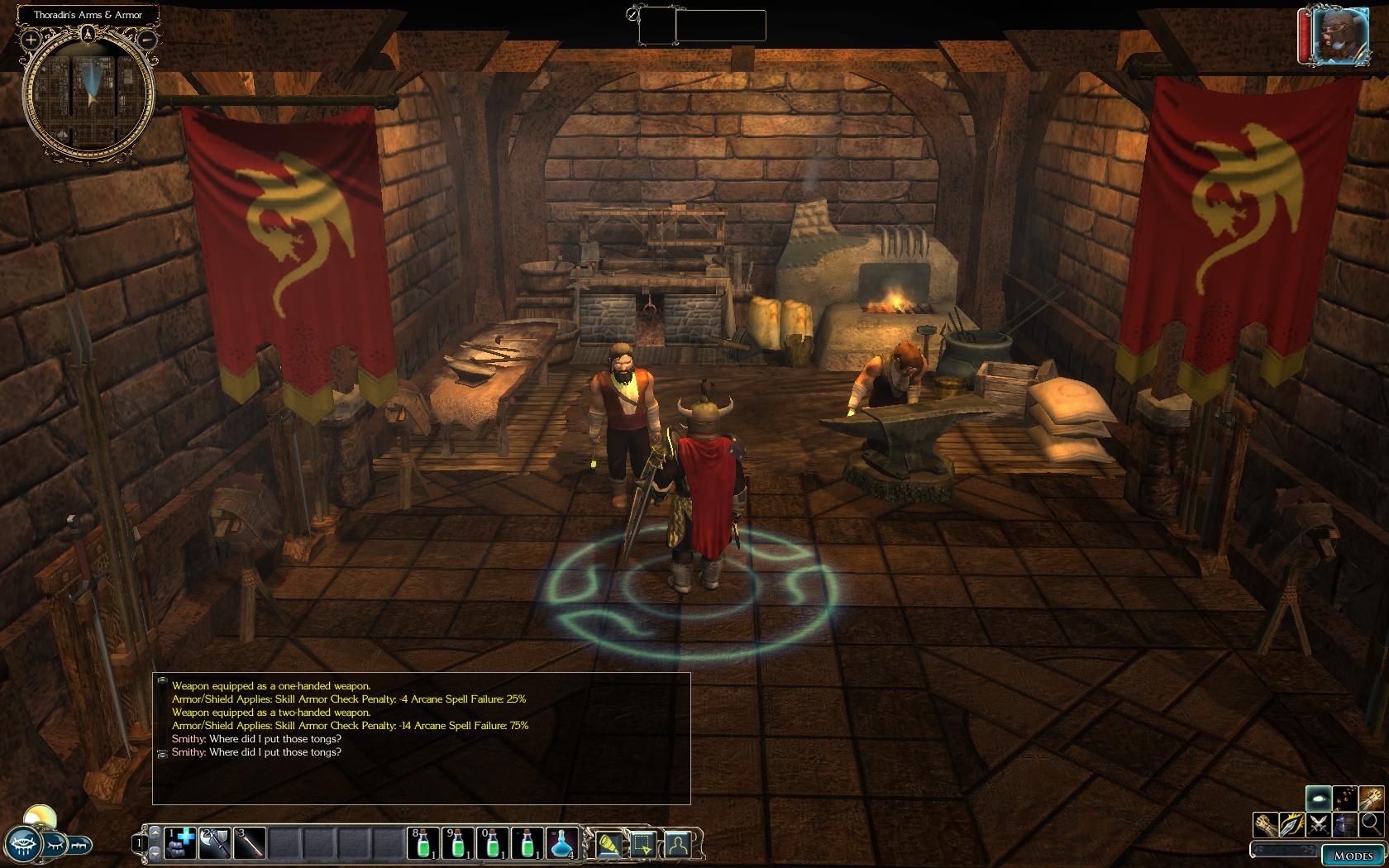Activate the flashlight pointer tool

pyautogui.click(x=609, y=844)
